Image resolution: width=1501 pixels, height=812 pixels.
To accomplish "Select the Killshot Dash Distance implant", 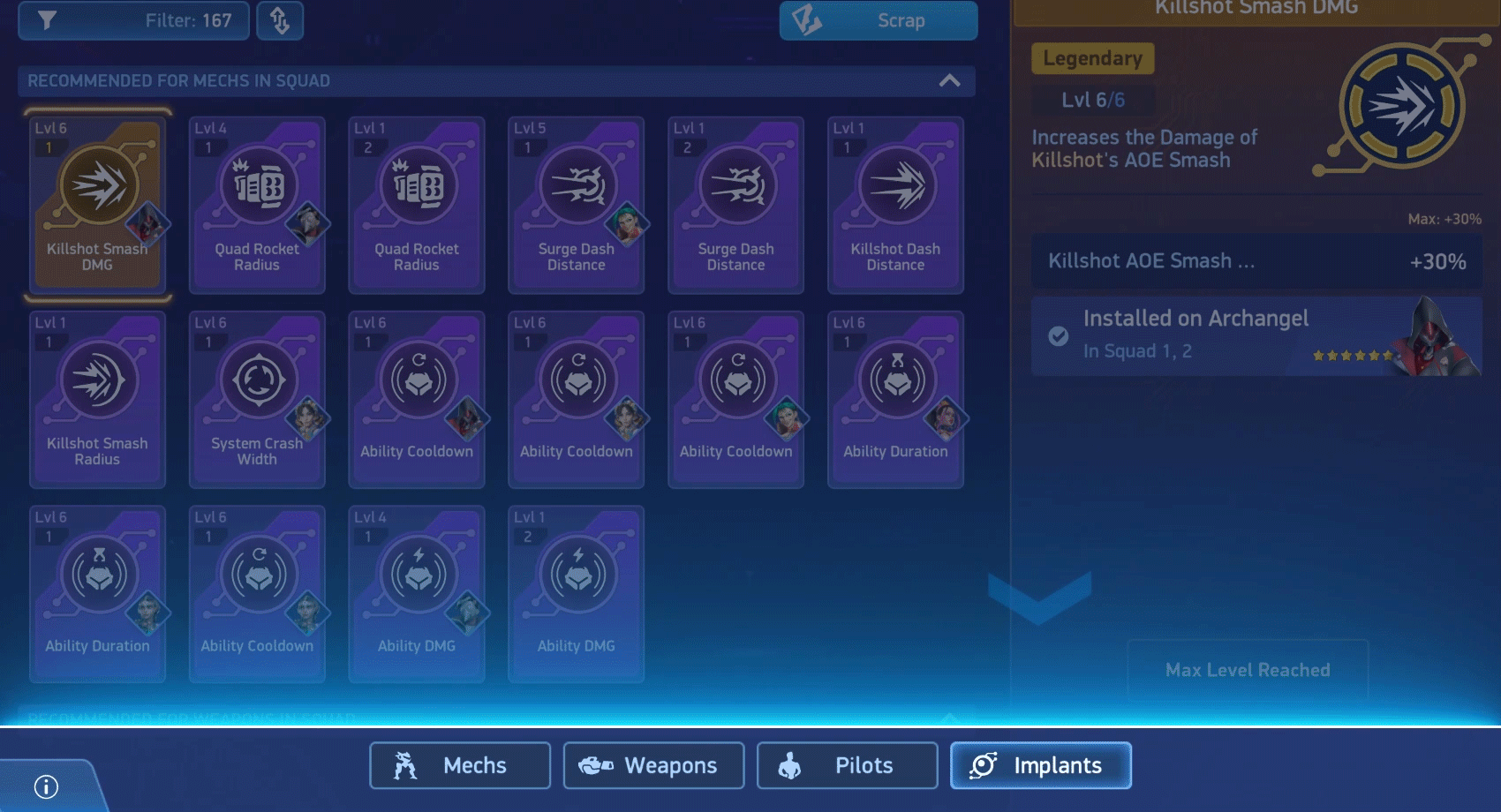I will 894,203.
